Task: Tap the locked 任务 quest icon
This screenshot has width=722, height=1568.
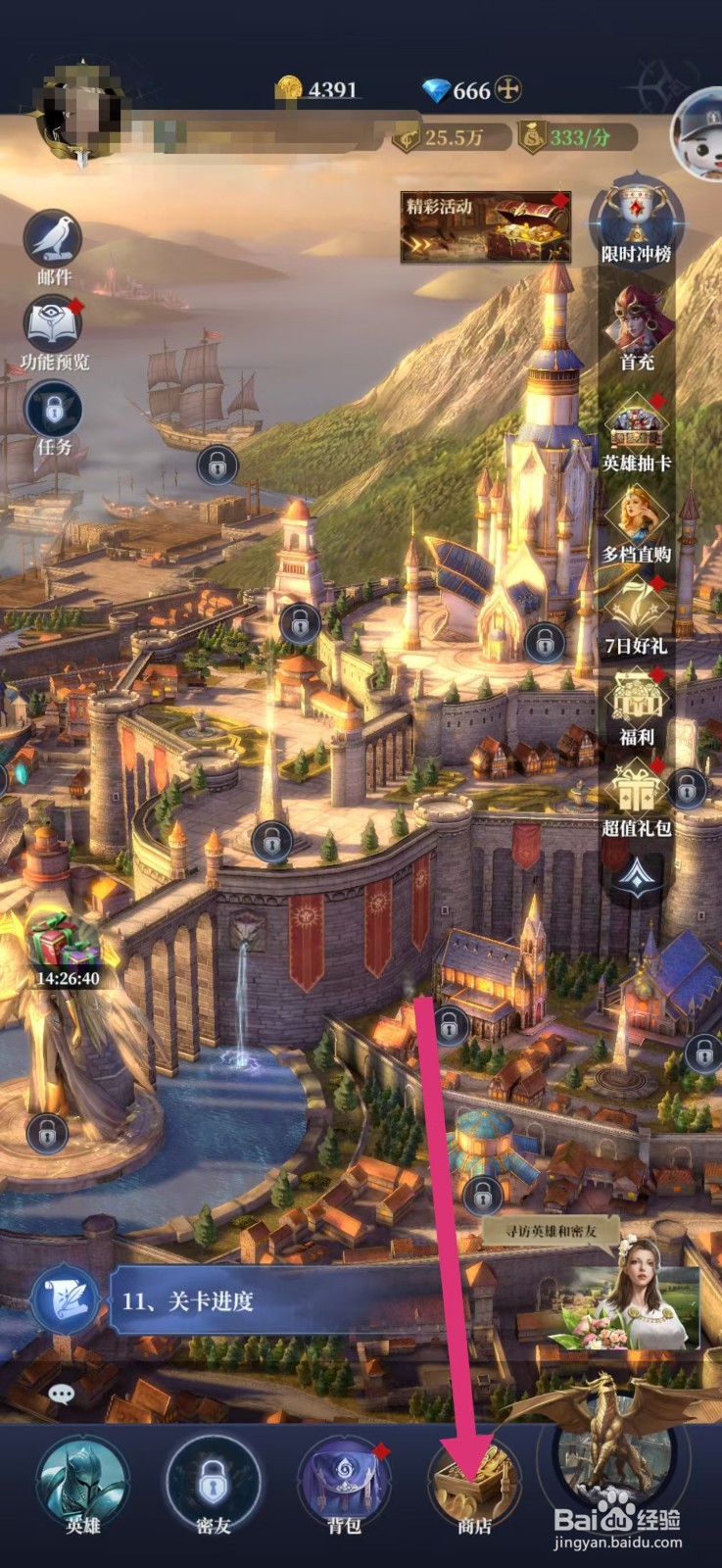Action: pos(53,410)
